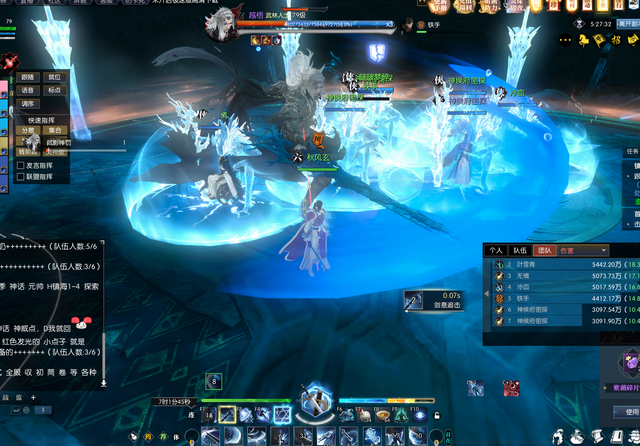This screenshot has width=640, height=446.
Task: Click the 跟随 follow command button
Action: tap(28, 77)
